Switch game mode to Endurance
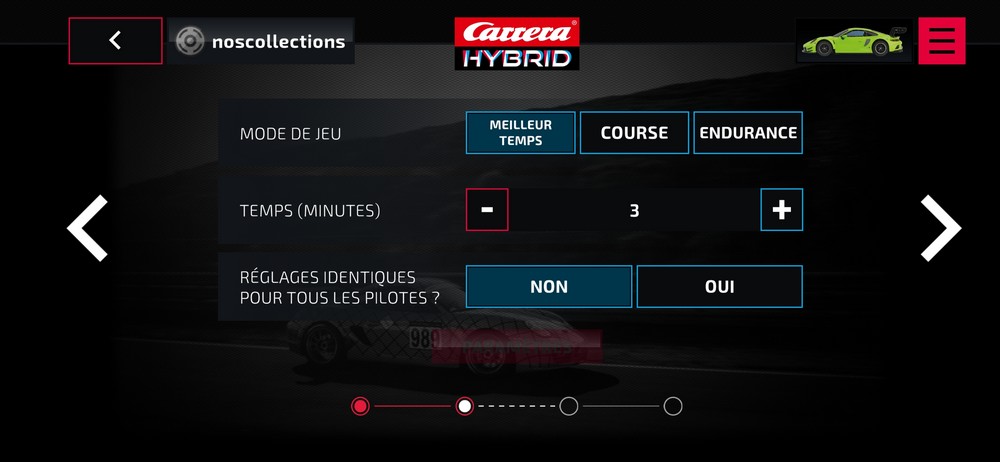The width and height of the screenshot is (1000, 462). click(x=748, y=132)
